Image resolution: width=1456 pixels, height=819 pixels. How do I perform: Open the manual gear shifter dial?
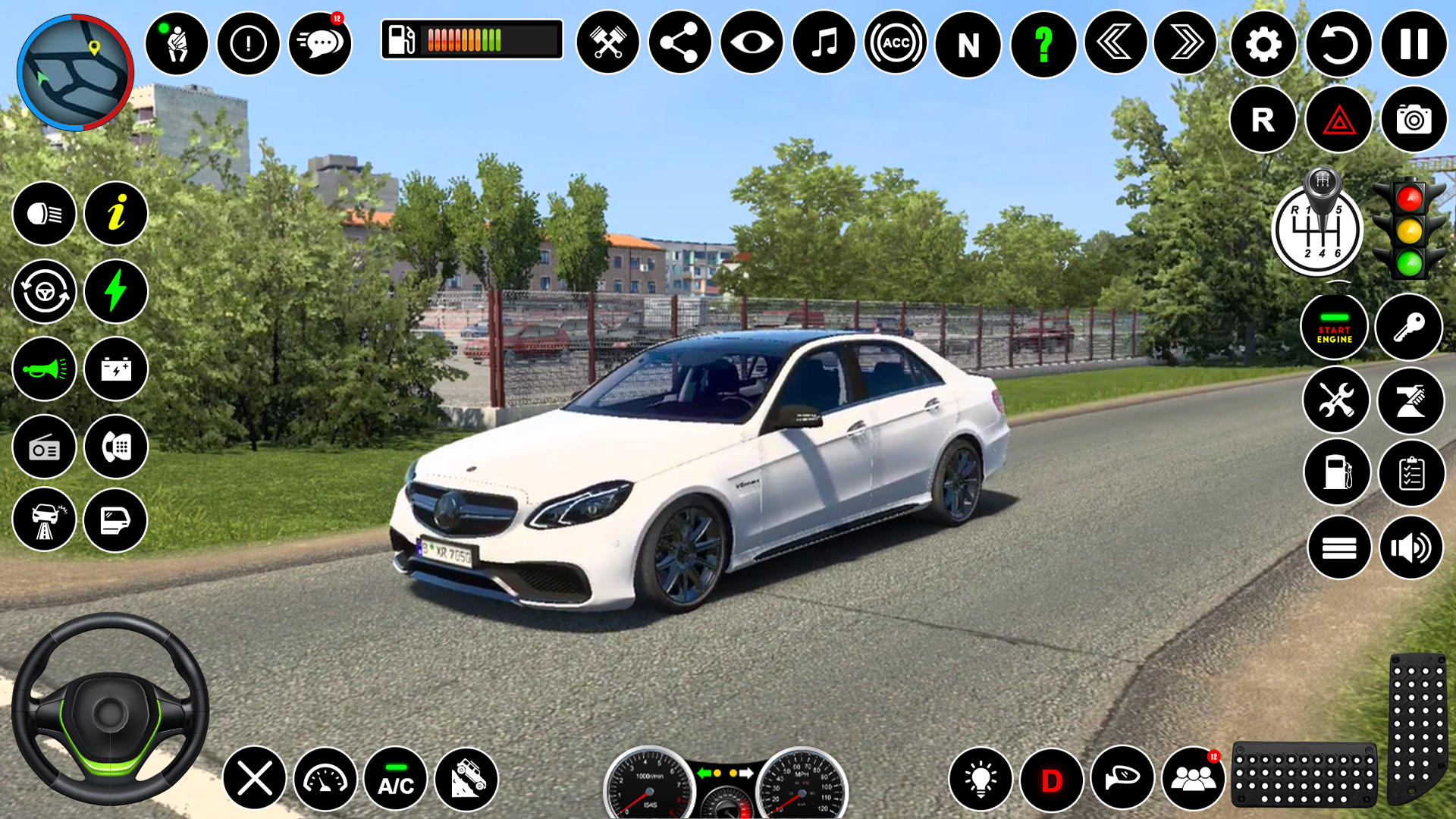pyautogui.click(x=1317, y=229)
